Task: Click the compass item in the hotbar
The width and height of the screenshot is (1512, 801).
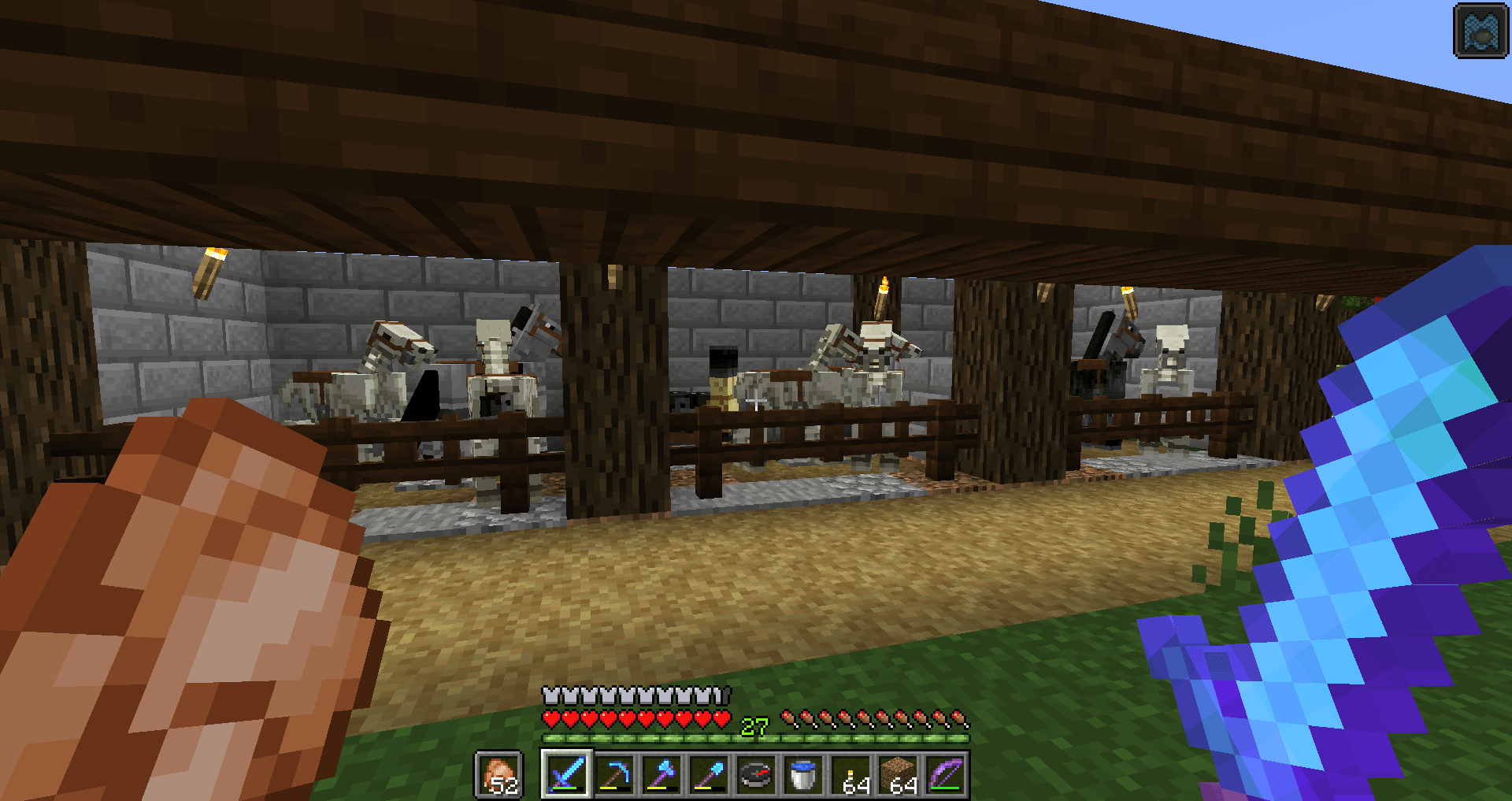Action: [x=754, y=776]
